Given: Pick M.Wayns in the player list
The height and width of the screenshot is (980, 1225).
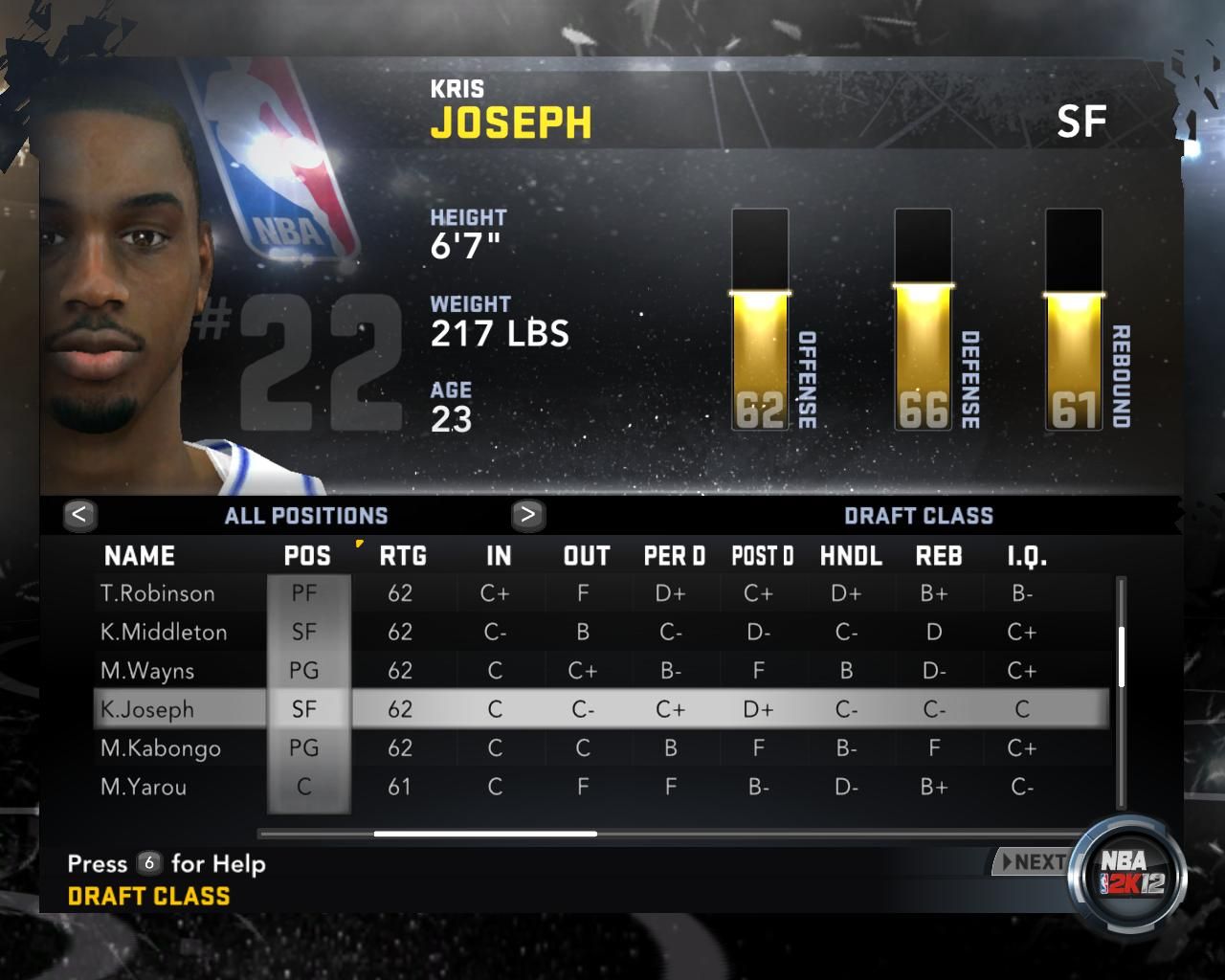Looking at the screenshot, I should point(147,671).
